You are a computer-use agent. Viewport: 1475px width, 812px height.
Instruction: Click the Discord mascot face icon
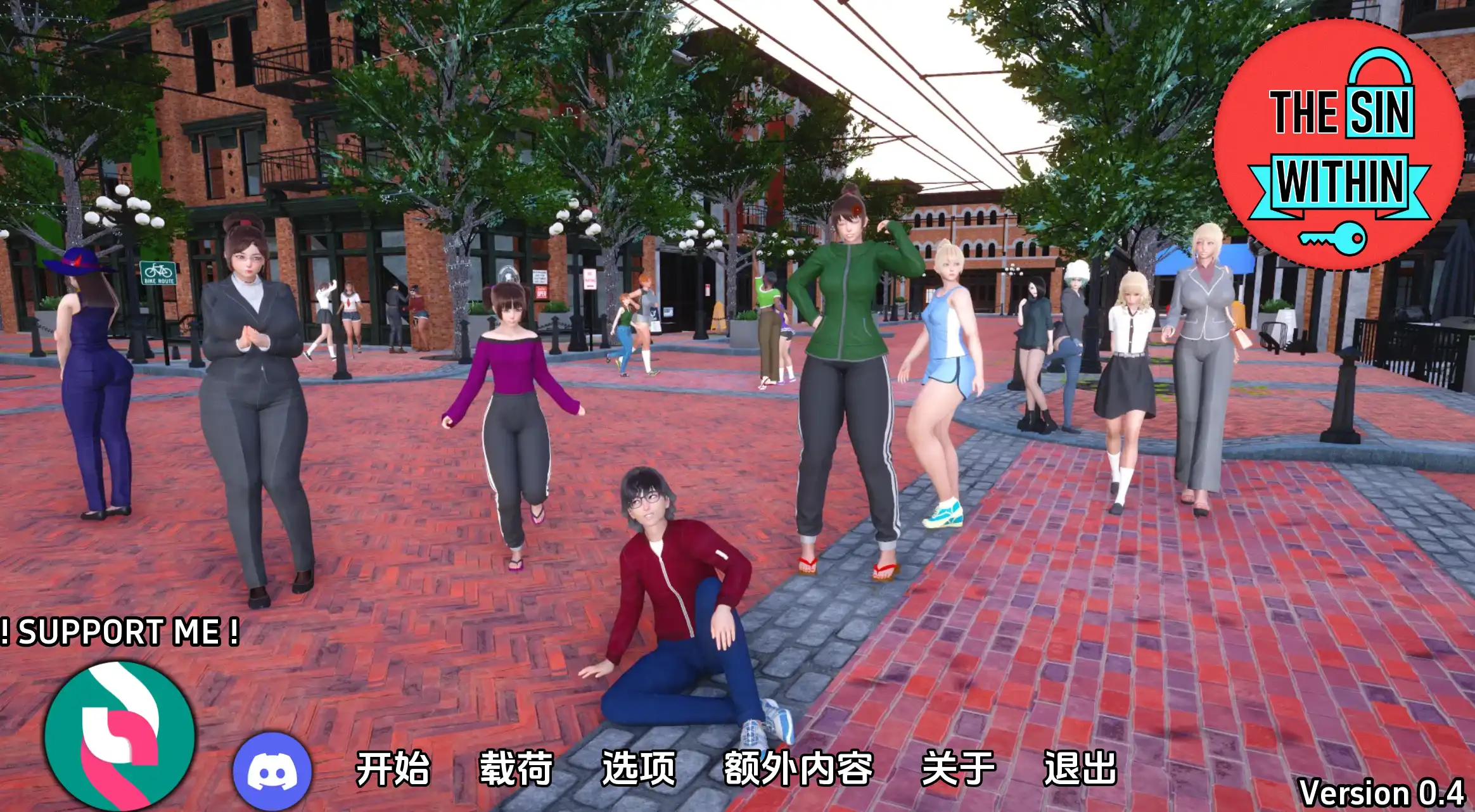pos(271,770)
